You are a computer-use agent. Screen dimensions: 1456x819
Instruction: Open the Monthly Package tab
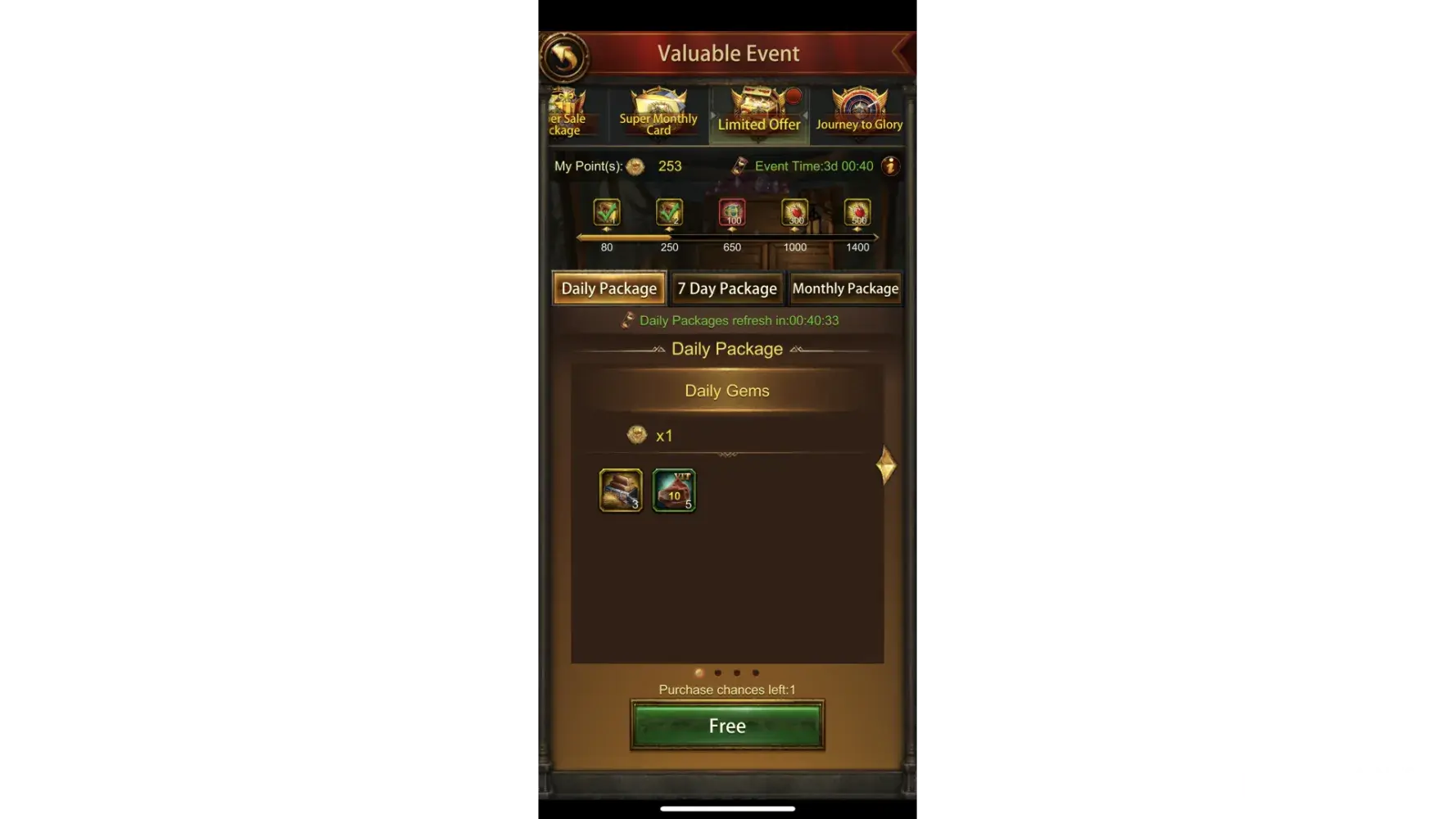click(845, 288)
